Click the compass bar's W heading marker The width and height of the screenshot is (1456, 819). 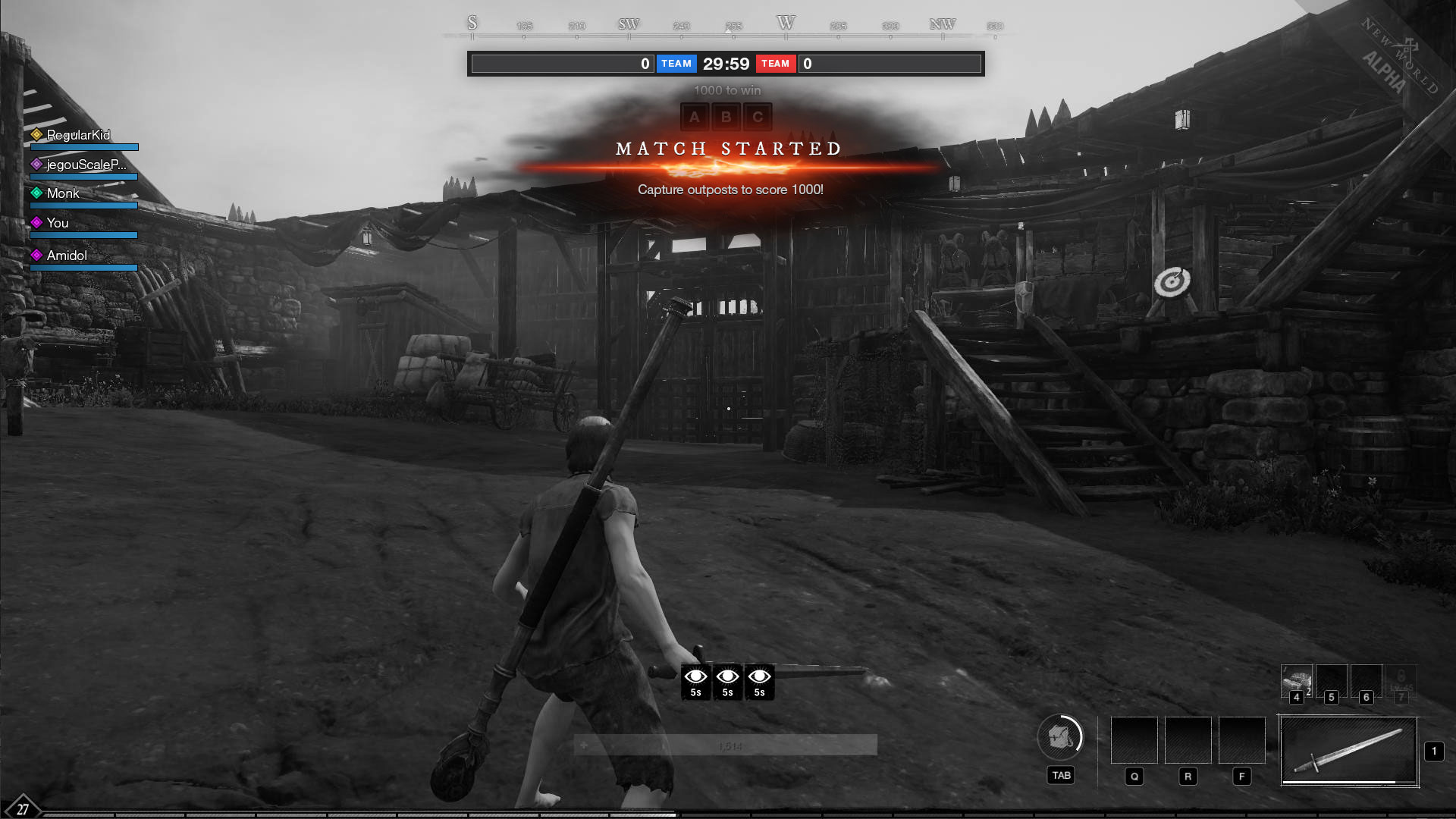786,24
